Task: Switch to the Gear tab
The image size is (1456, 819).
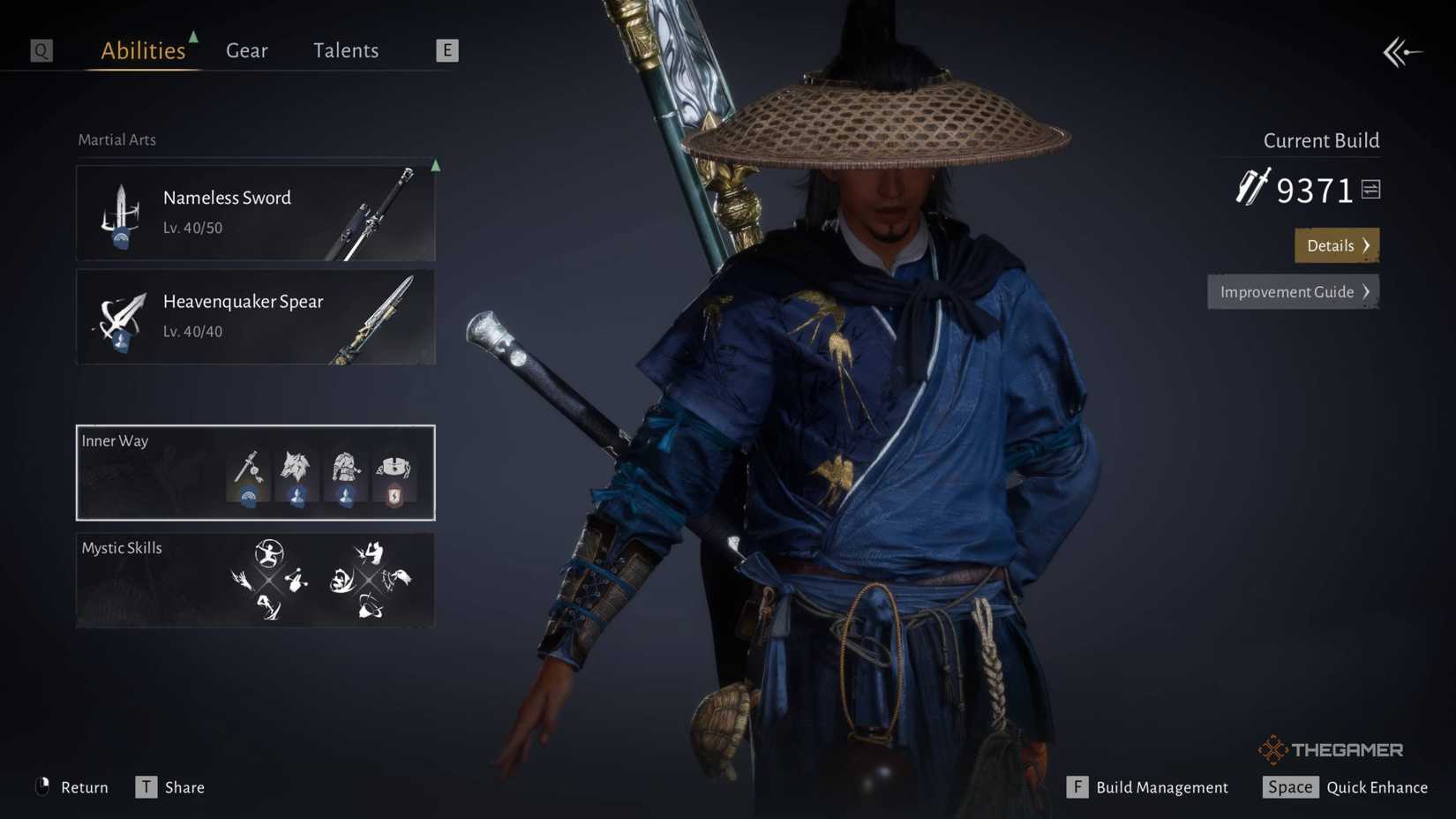Action: coord(246,50)
